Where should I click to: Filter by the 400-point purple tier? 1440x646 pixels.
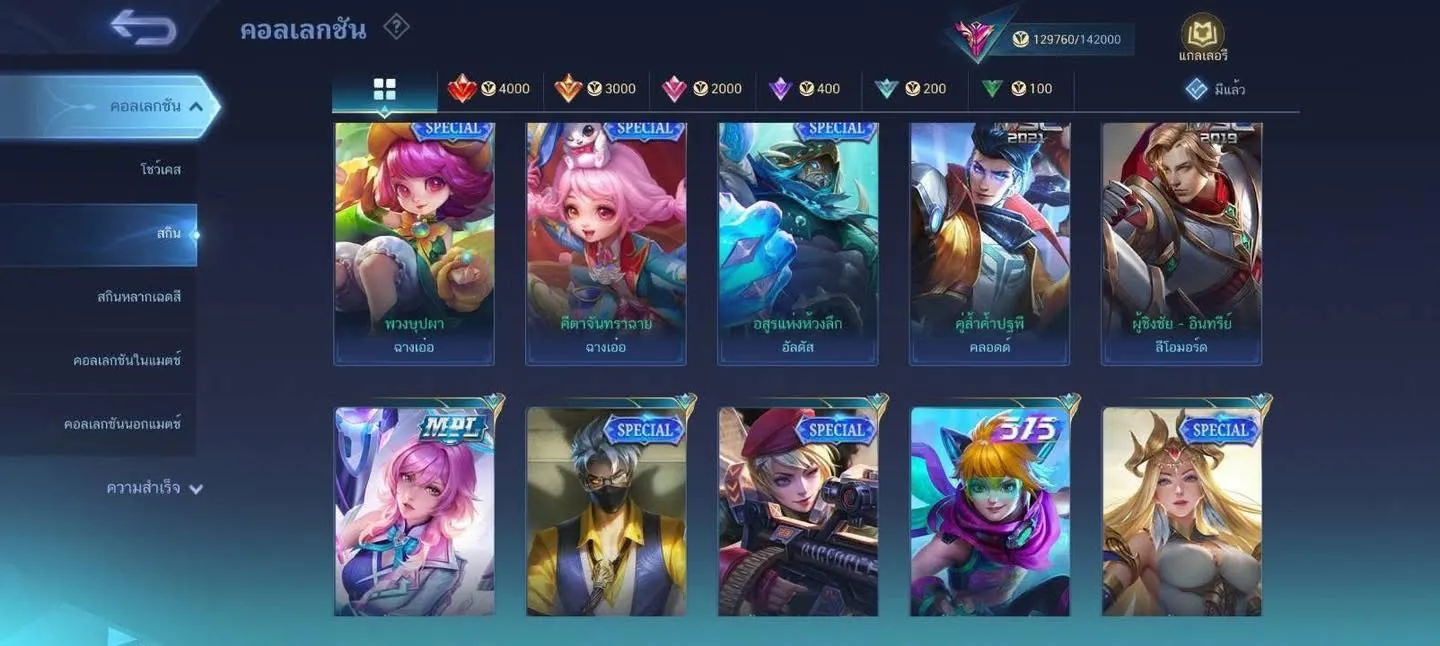[x=805, y=89]
